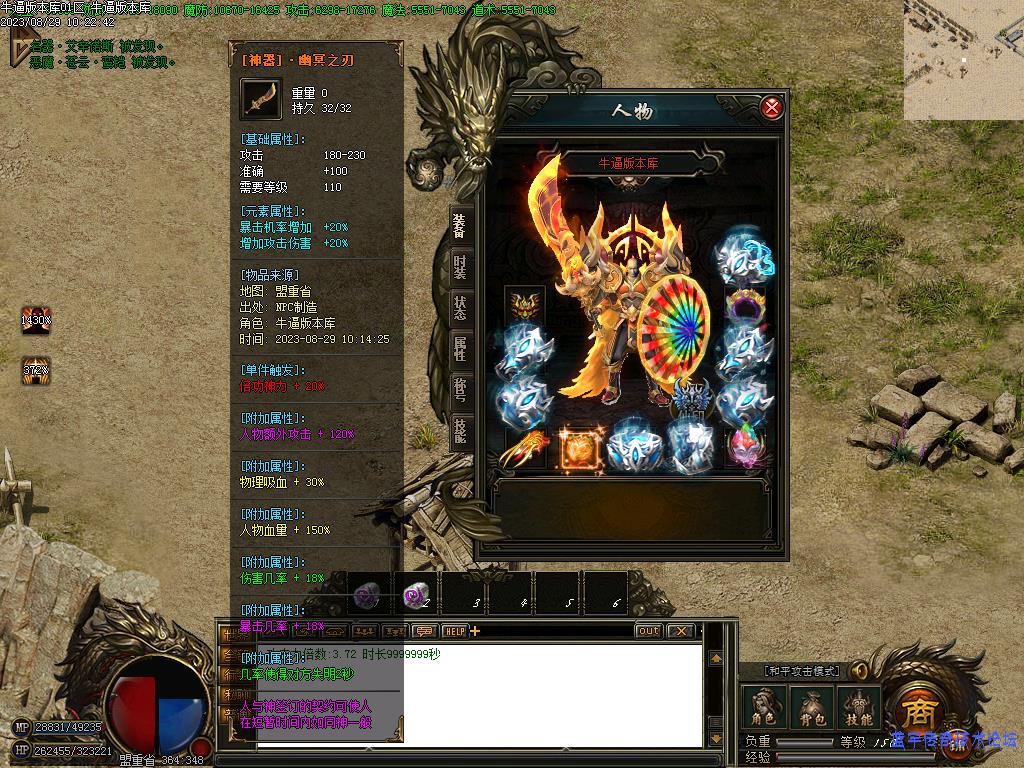Click the HELP button above chat
The height and width of the screenshot is (768, 1024).
tap(454, 631)
